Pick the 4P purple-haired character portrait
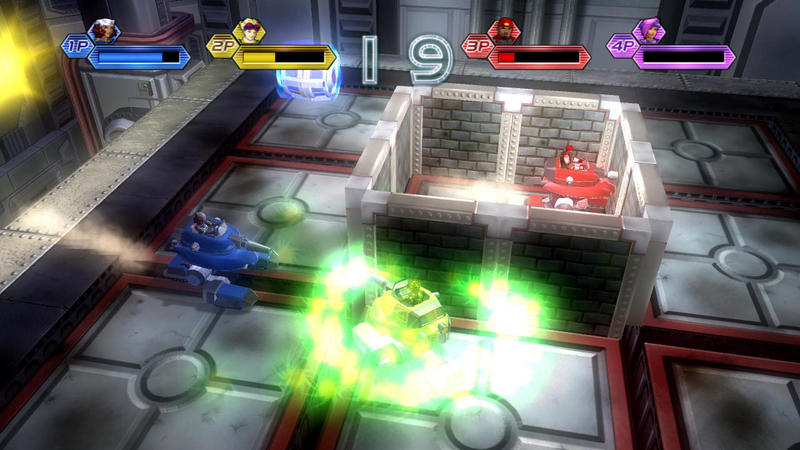The width and height of the screenshot is (800, 450). click(649, 31)
